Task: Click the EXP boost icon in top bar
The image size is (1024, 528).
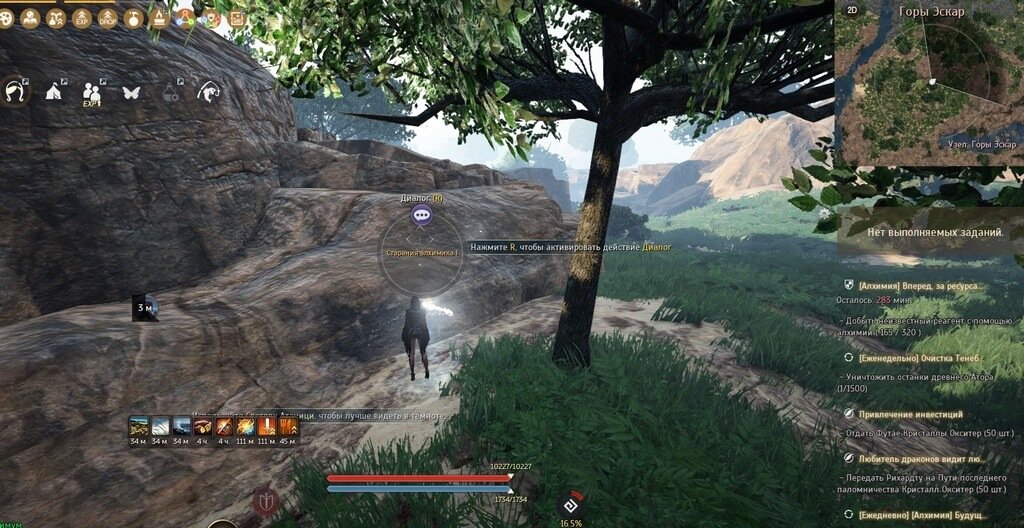Action: 81,18
